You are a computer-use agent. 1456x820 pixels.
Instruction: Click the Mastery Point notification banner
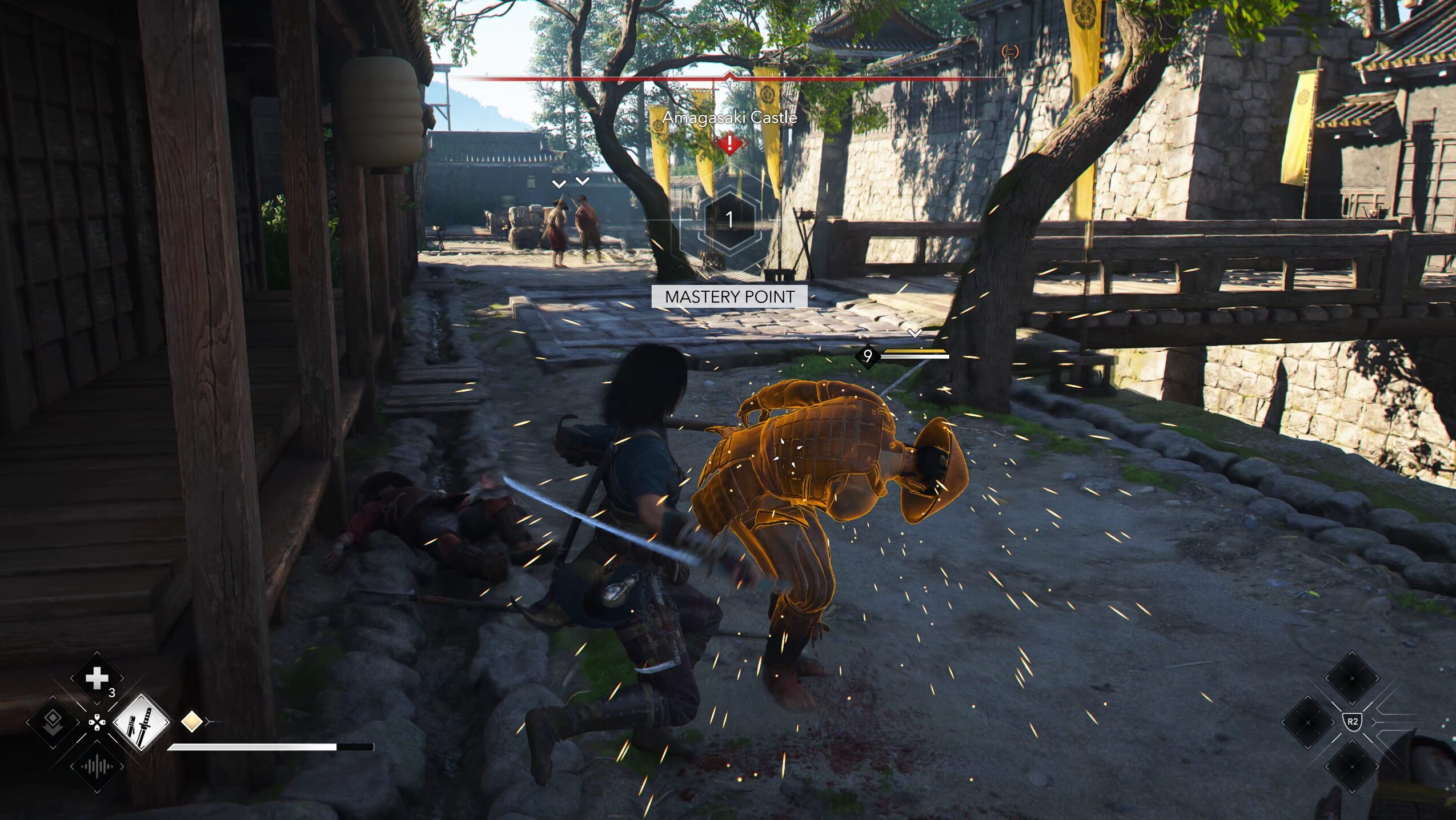coord(729,297)
